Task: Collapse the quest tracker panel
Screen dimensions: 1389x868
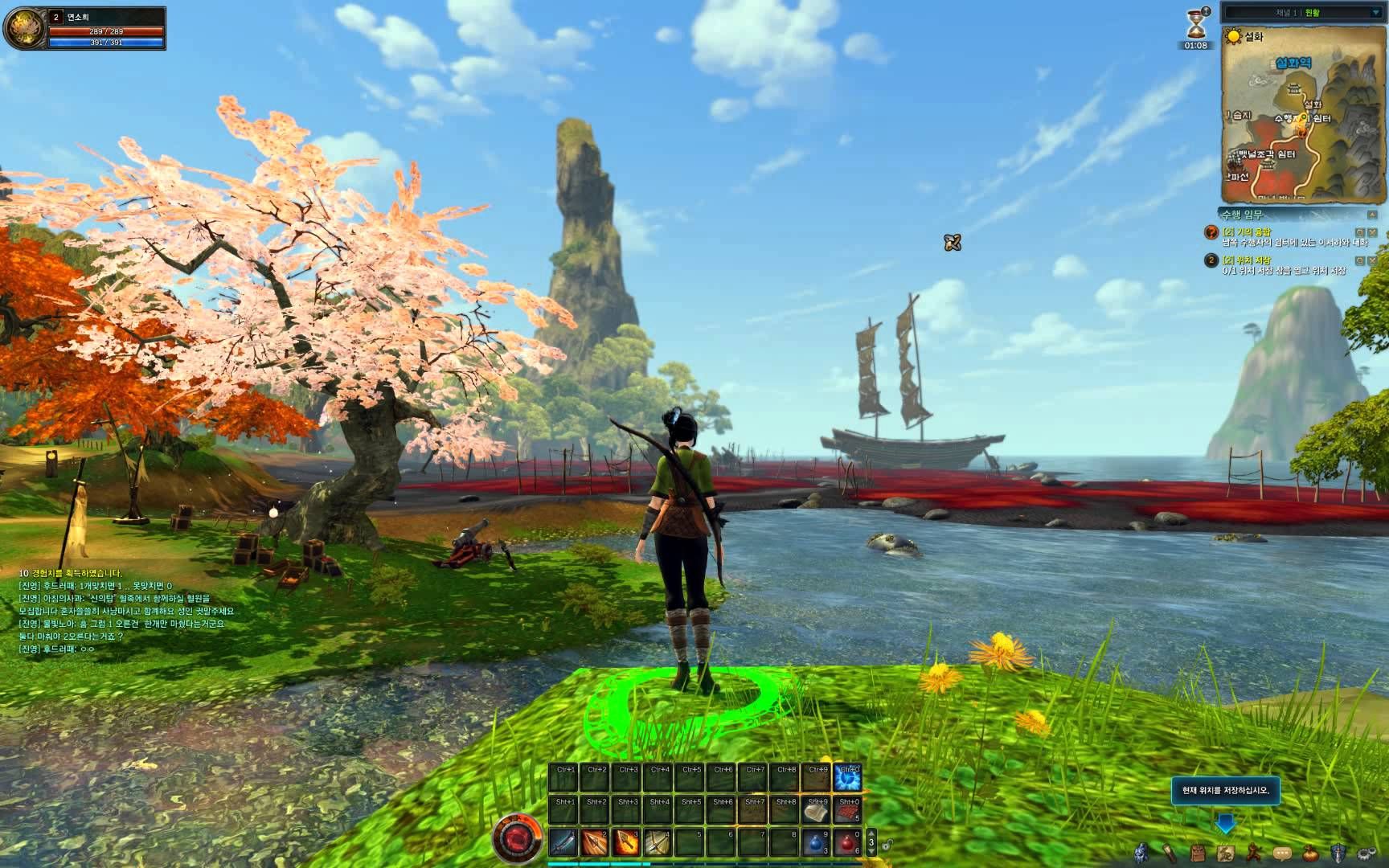Action: (x=1372, y=215)
